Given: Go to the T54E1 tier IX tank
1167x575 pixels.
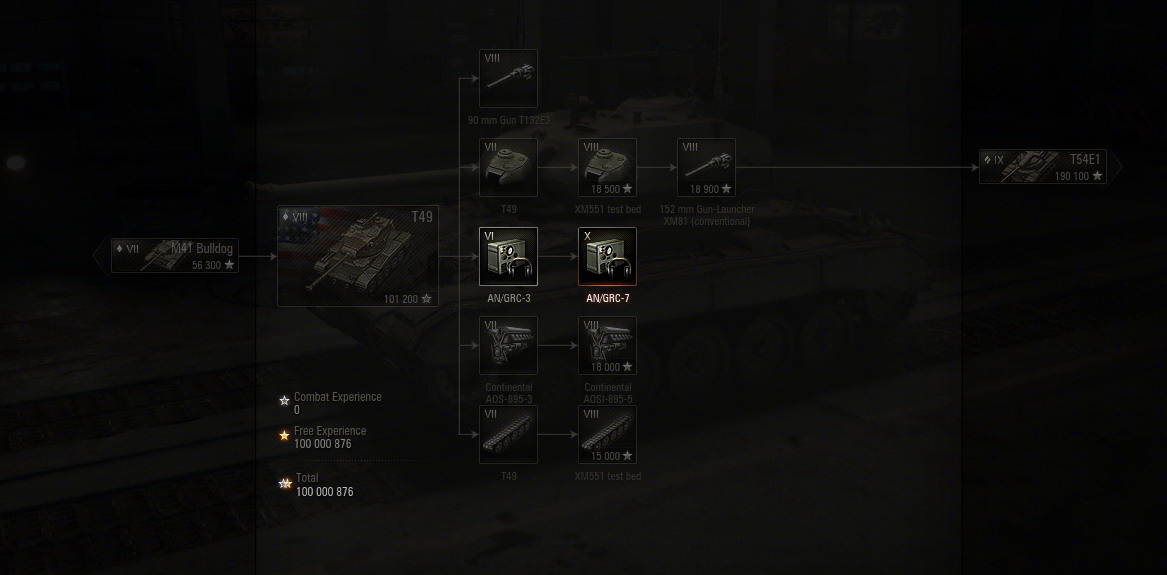Looking at the screenshot, I should coord(1043,167).
